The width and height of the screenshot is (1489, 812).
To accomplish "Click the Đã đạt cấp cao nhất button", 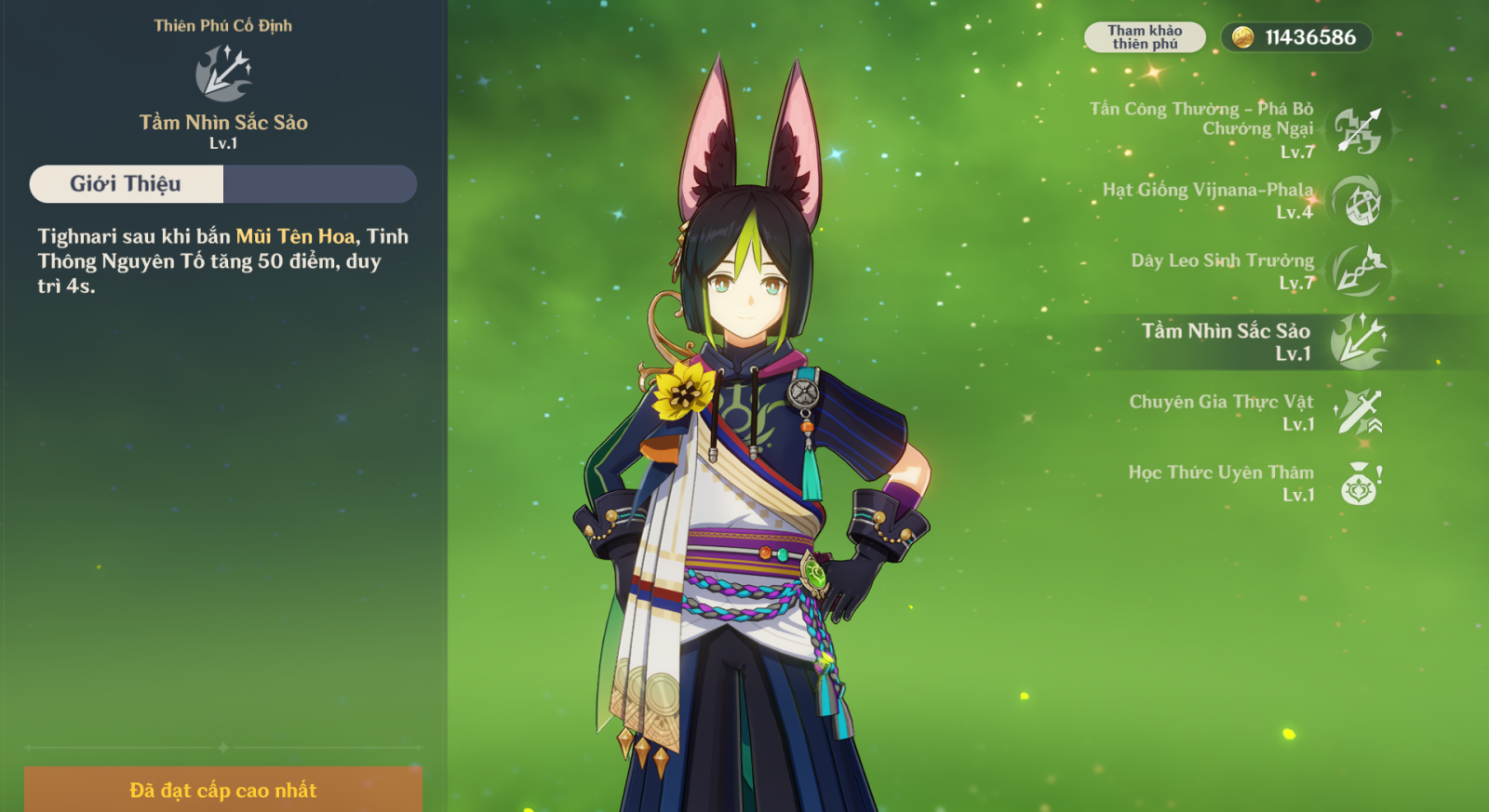I will 223,790.
